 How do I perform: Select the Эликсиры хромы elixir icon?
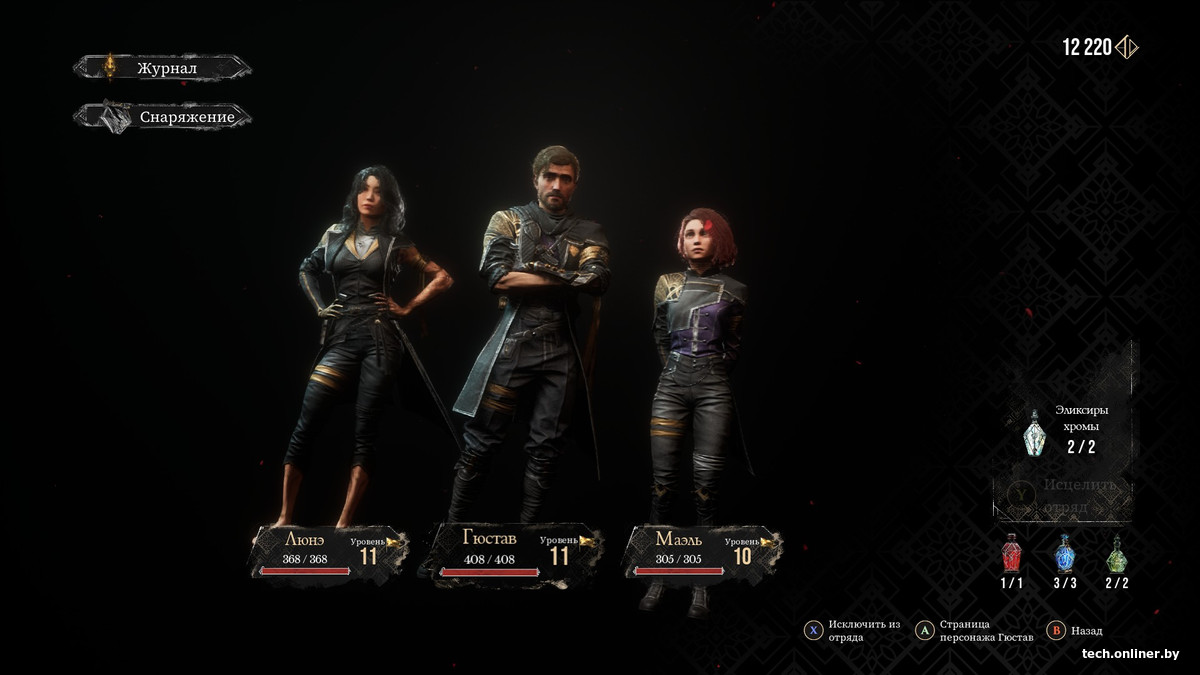pyautogui.click(x=1035, y=432)
